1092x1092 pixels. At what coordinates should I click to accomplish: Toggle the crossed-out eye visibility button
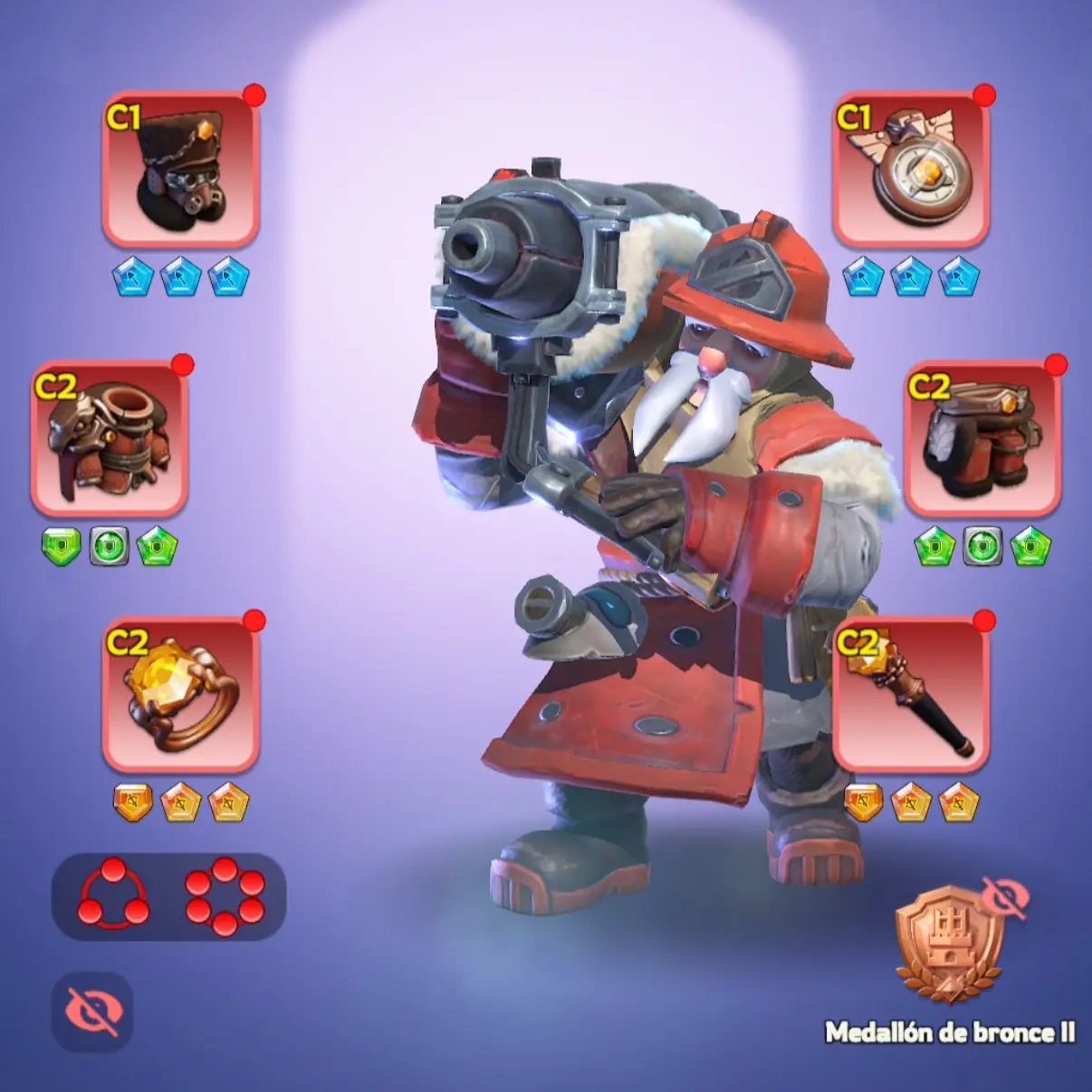click(x=92, y=1011)
